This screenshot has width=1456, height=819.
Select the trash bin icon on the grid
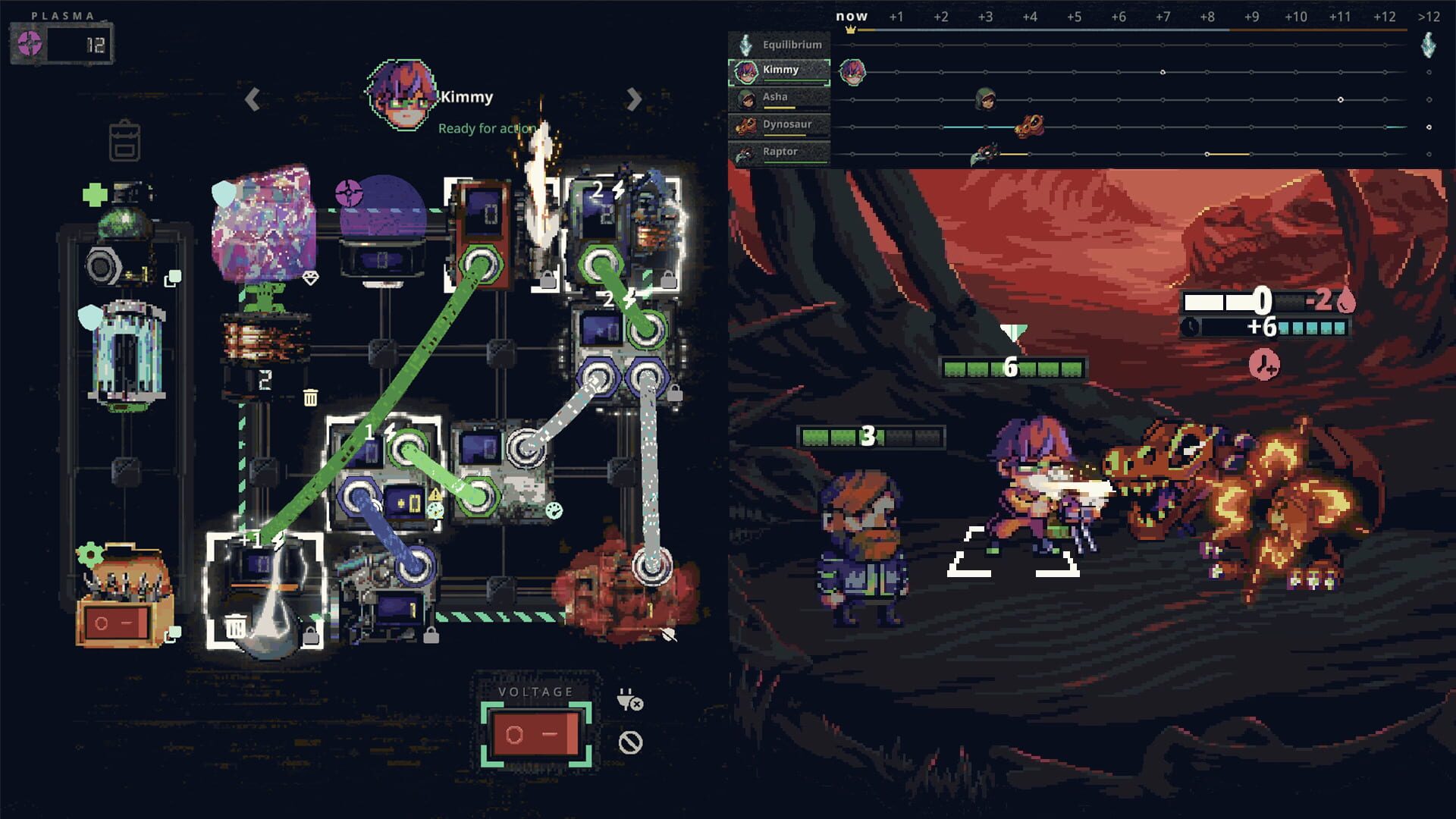(311, 396)
